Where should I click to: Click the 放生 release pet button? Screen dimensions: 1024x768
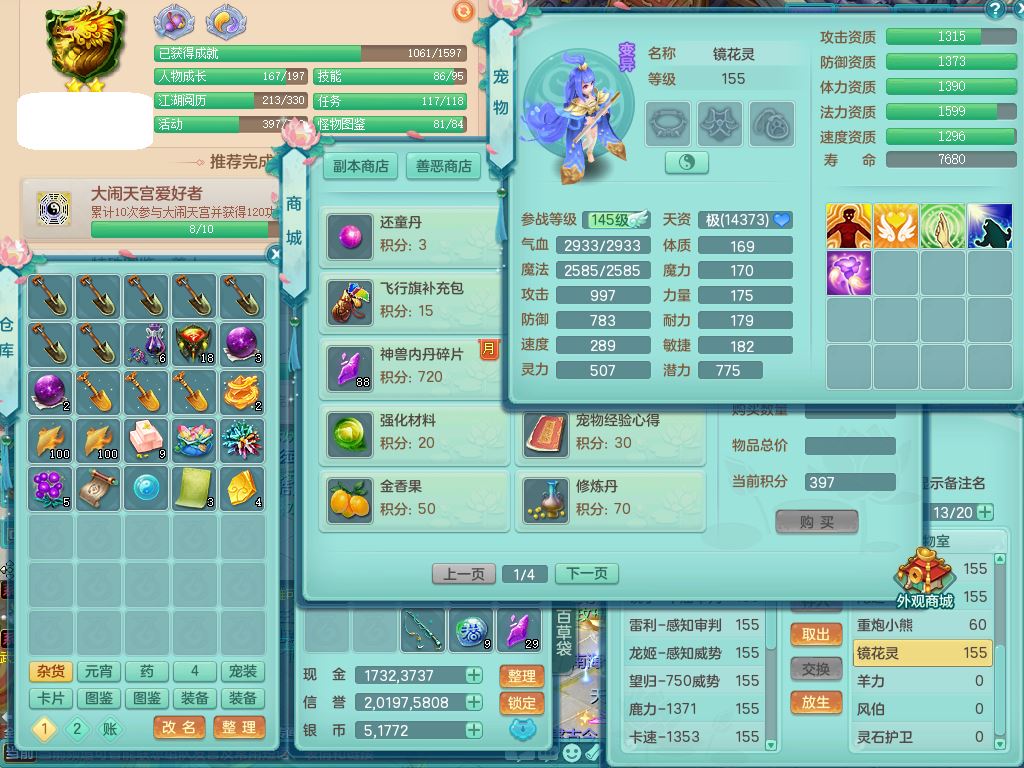(816, 703)
